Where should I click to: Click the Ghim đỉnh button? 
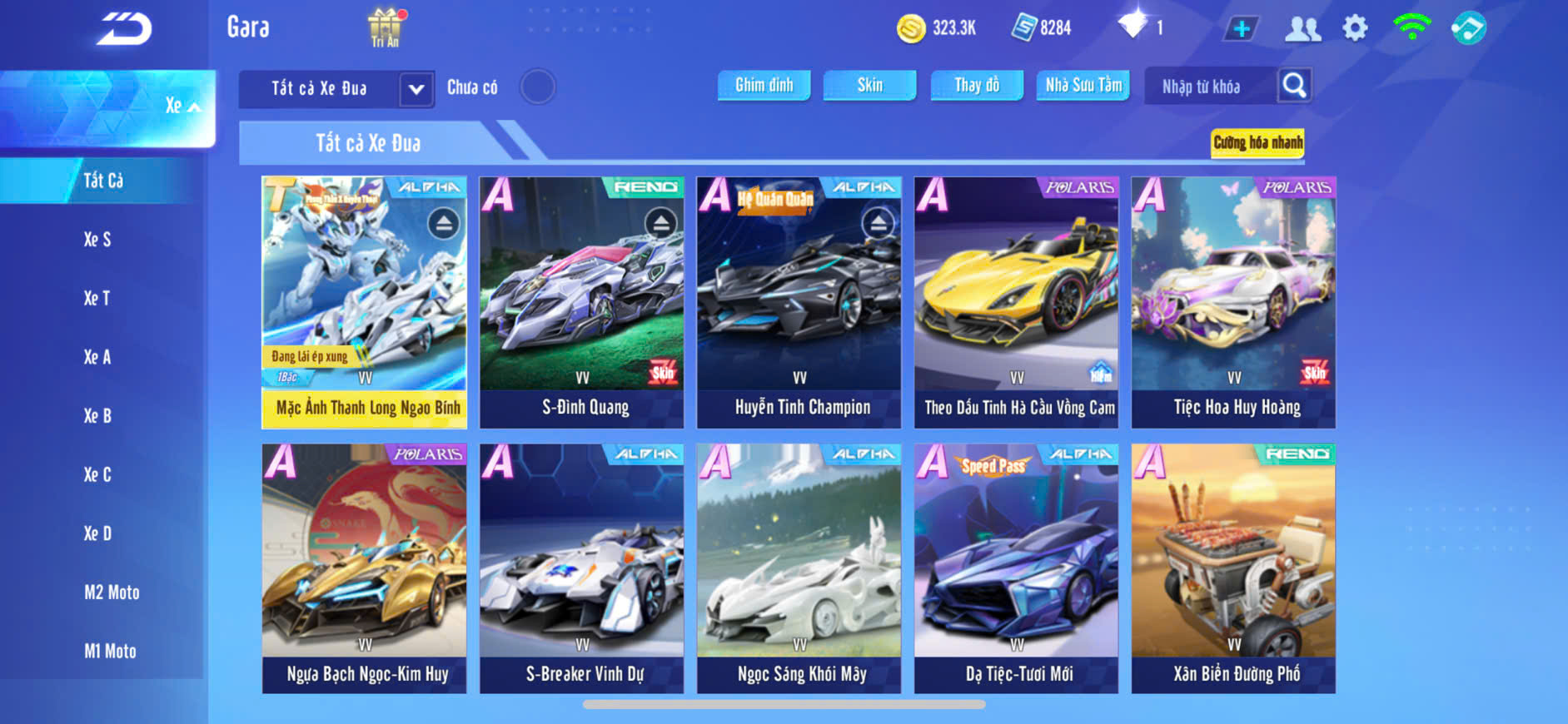[x=764, y=85]
